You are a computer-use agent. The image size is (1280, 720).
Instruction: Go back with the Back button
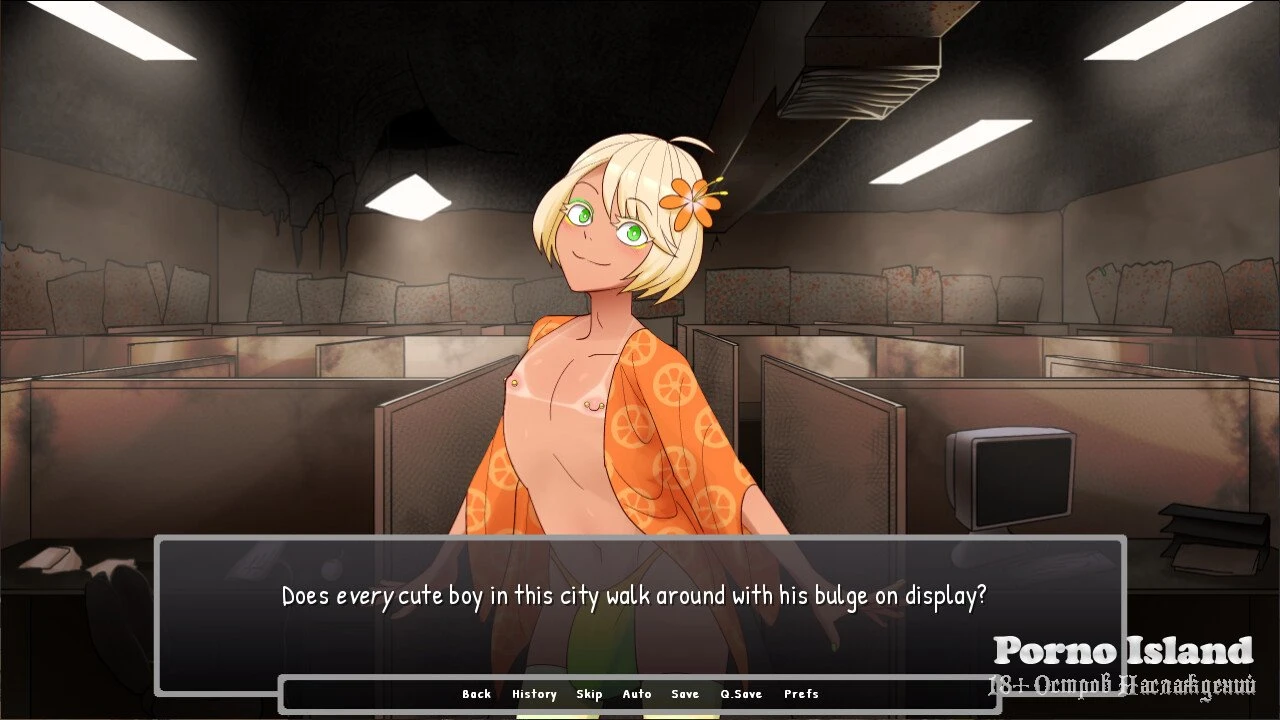(x=476, y=694)
